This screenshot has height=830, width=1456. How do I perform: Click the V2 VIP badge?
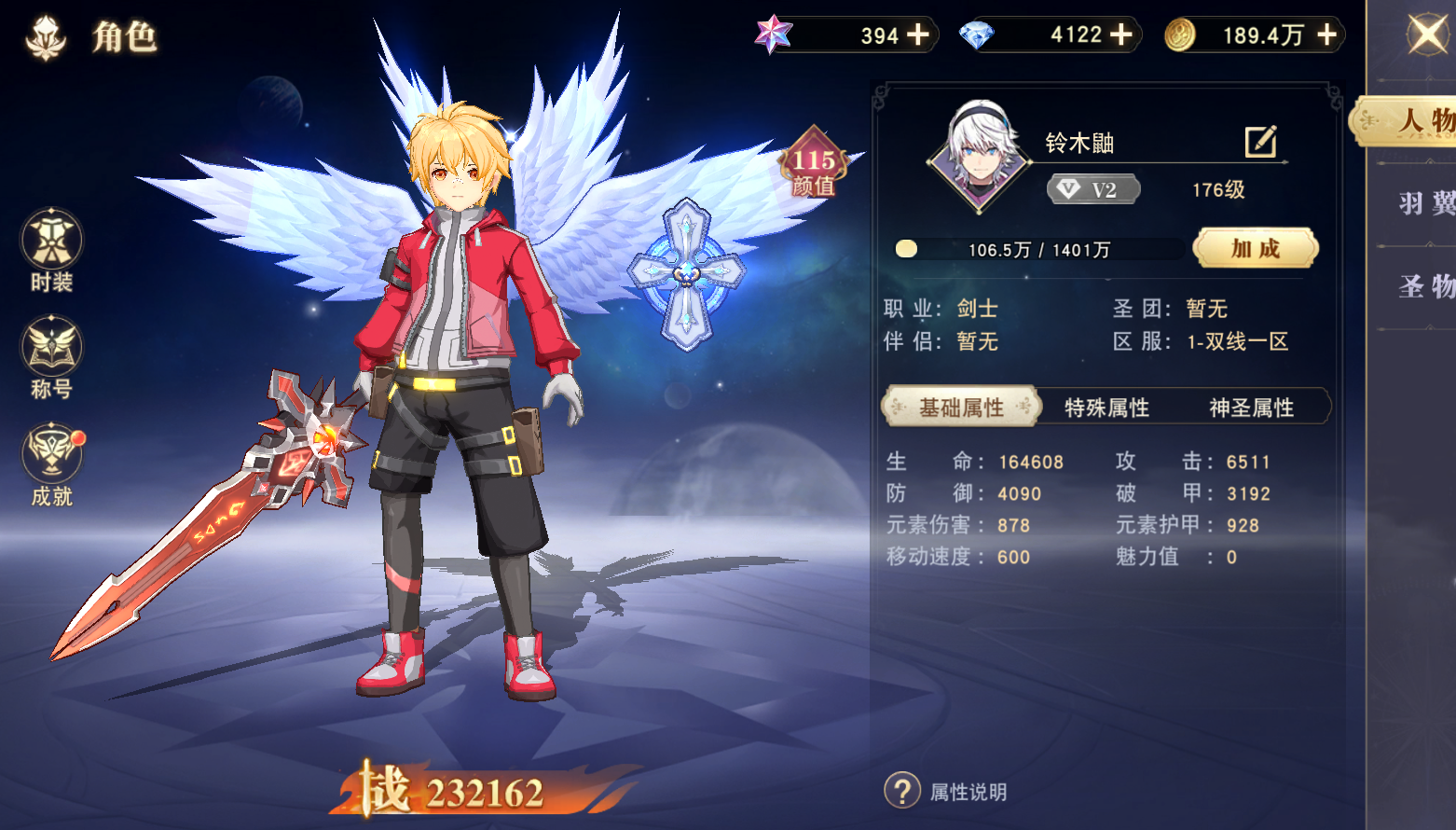click(1092, 189)
